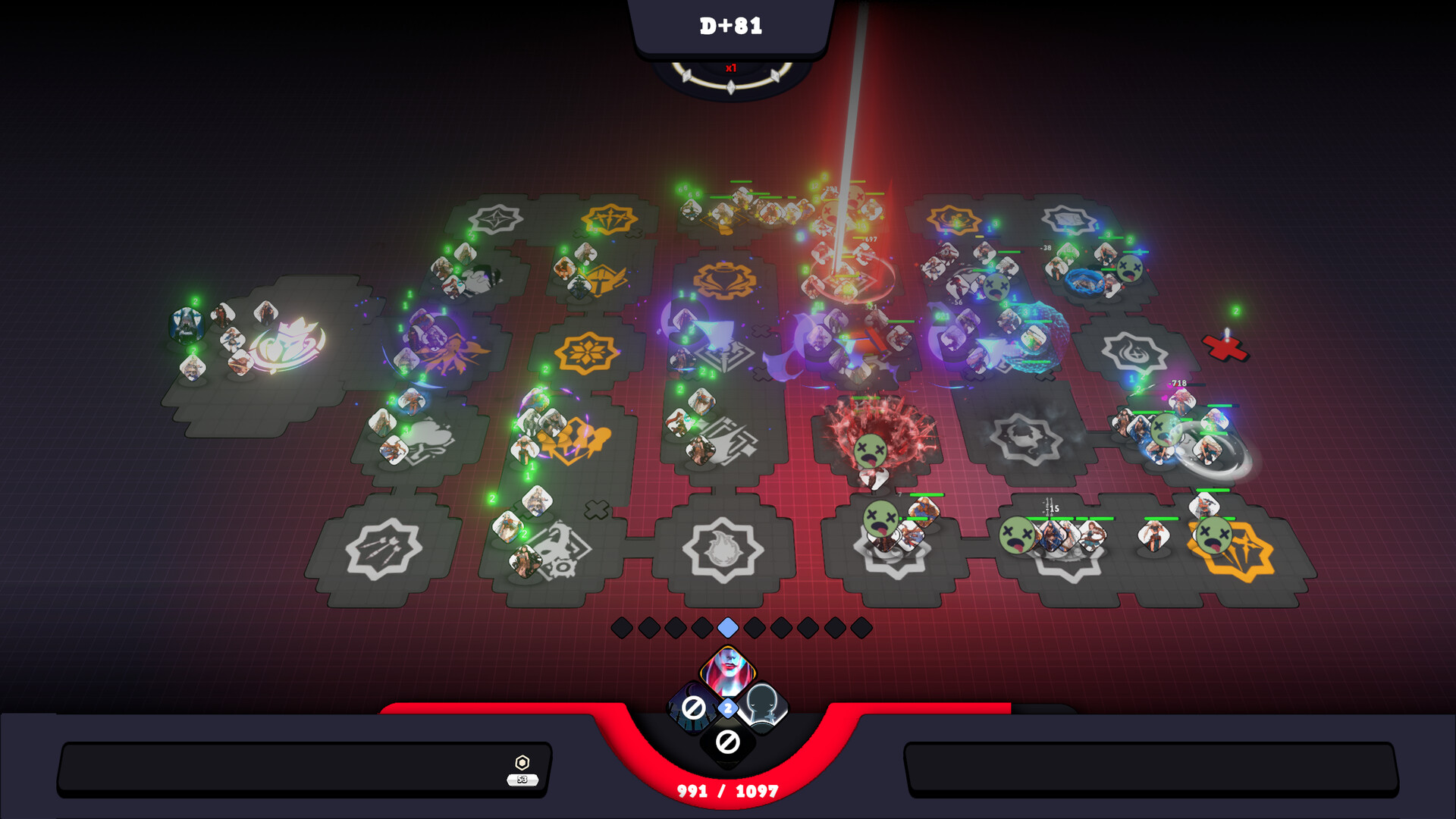Click the 991/1097 population counter
Screen dimensions: 1456x819
(728, 790)
